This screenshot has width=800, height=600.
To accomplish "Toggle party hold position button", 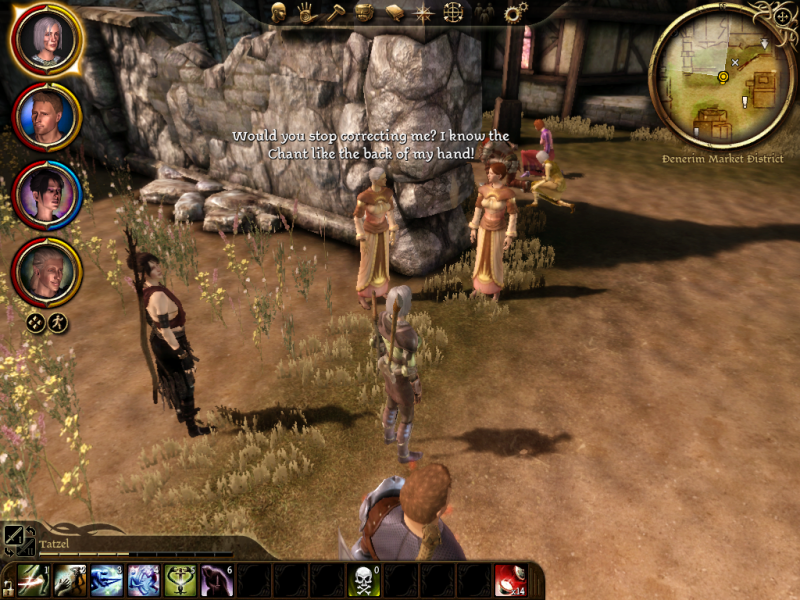I will 36,322.
